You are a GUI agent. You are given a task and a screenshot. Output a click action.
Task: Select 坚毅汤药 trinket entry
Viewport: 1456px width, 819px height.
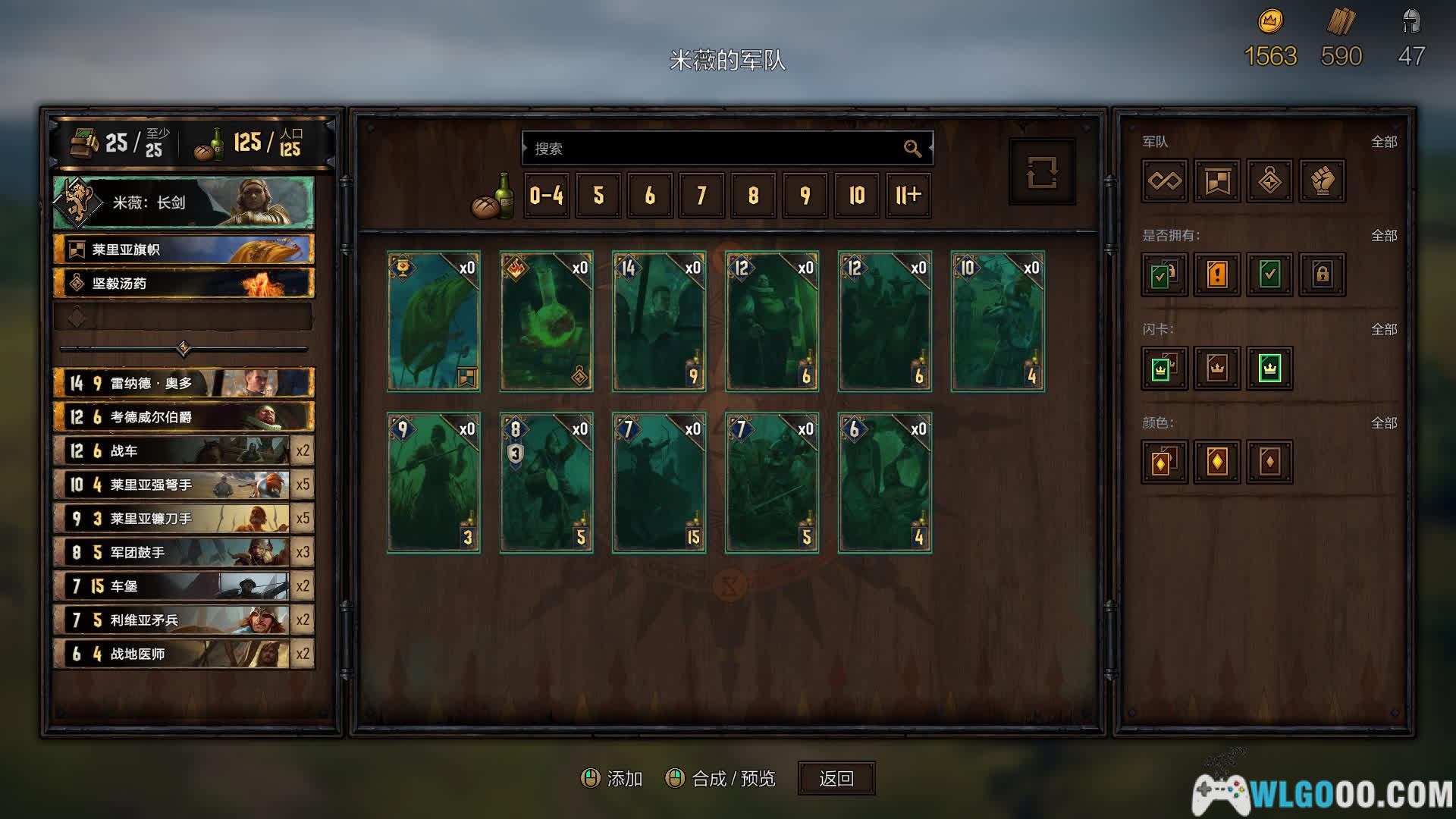[x=184, y=284]
